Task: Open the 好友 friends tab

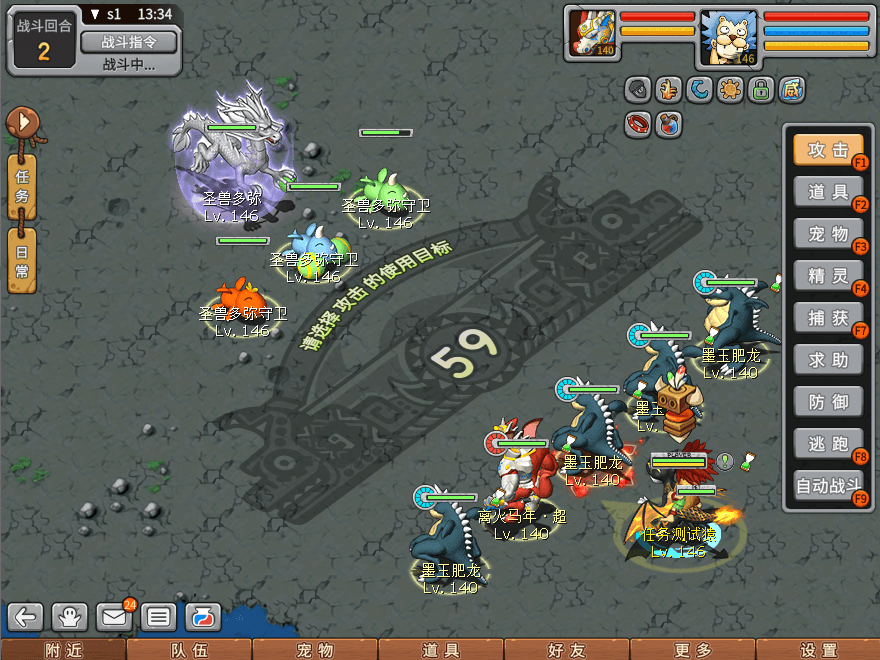Action: point(566,650)
